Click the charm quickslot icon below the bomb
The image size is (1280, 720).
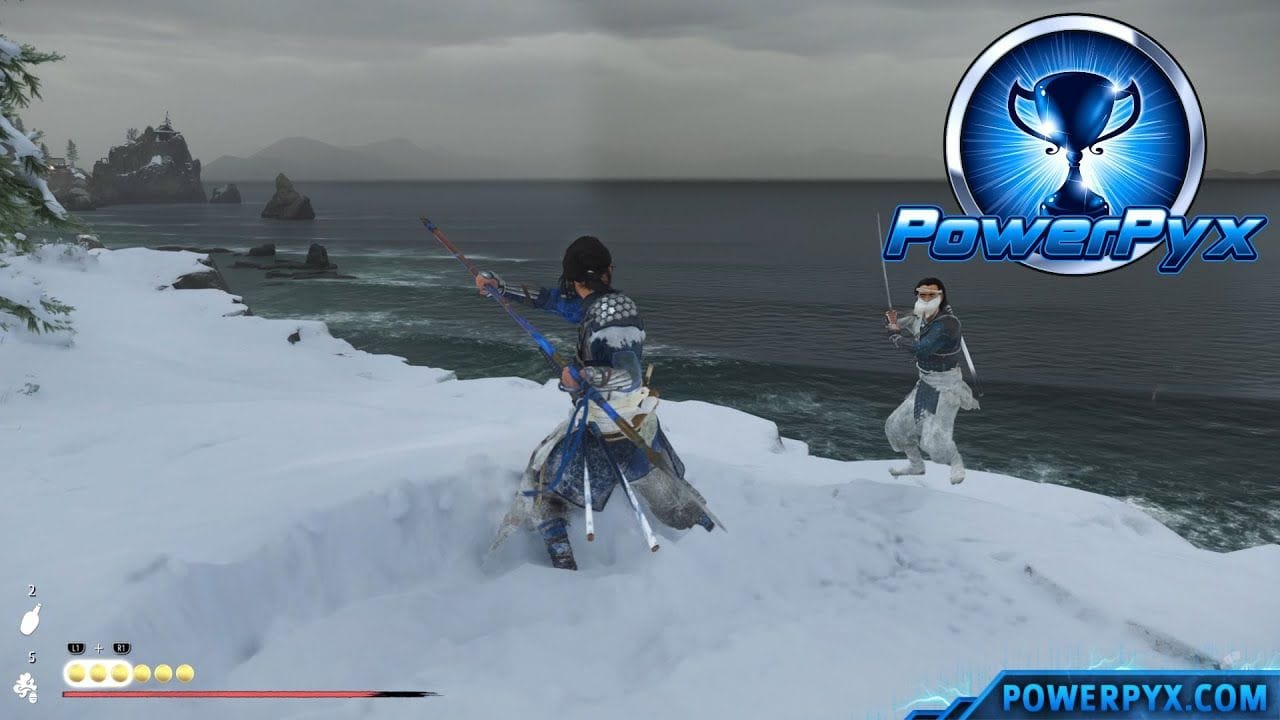tap(25, 686)
